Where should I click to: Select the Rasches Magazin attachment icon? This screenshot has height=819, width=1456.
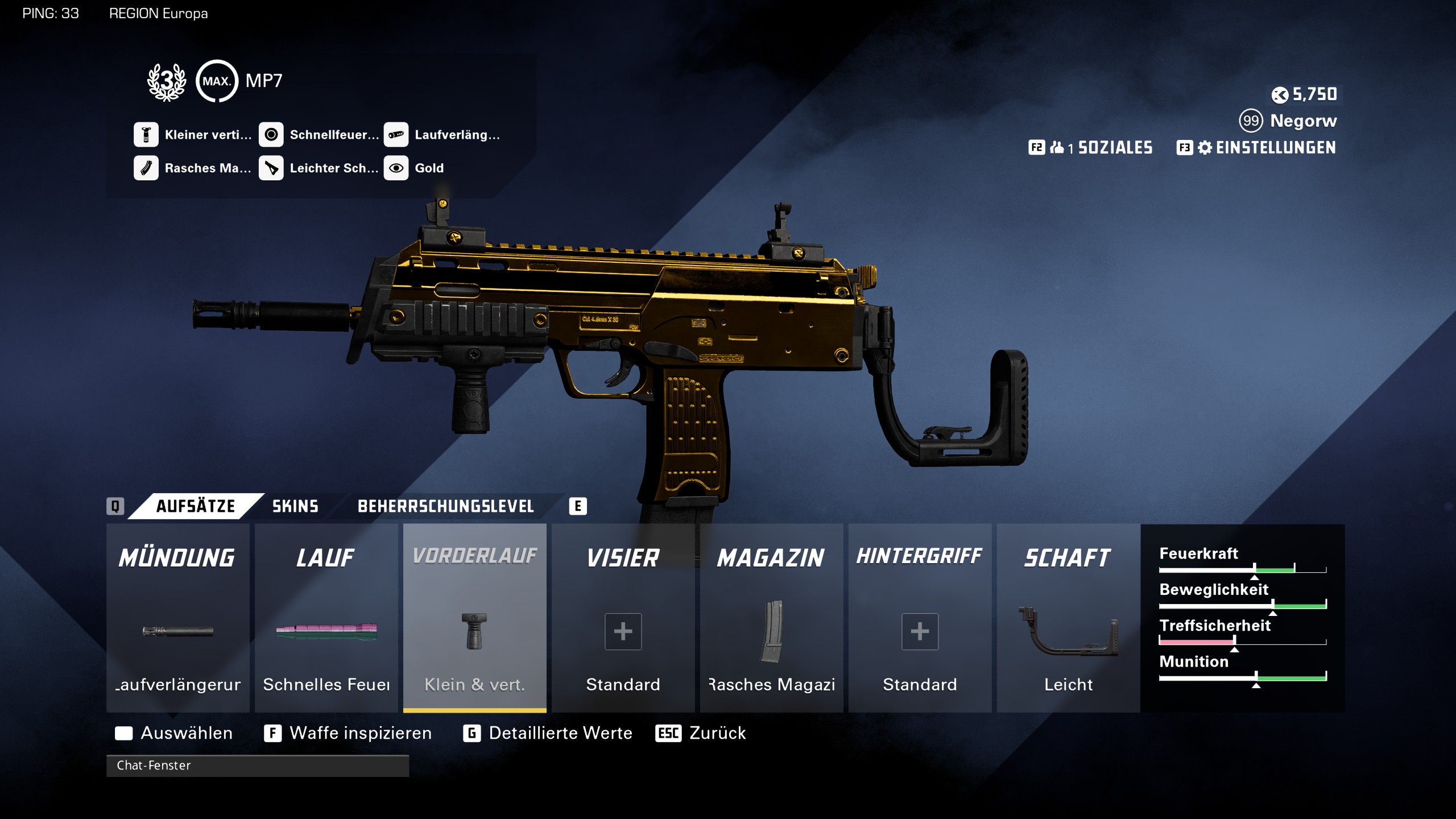[x=147, y=168]
